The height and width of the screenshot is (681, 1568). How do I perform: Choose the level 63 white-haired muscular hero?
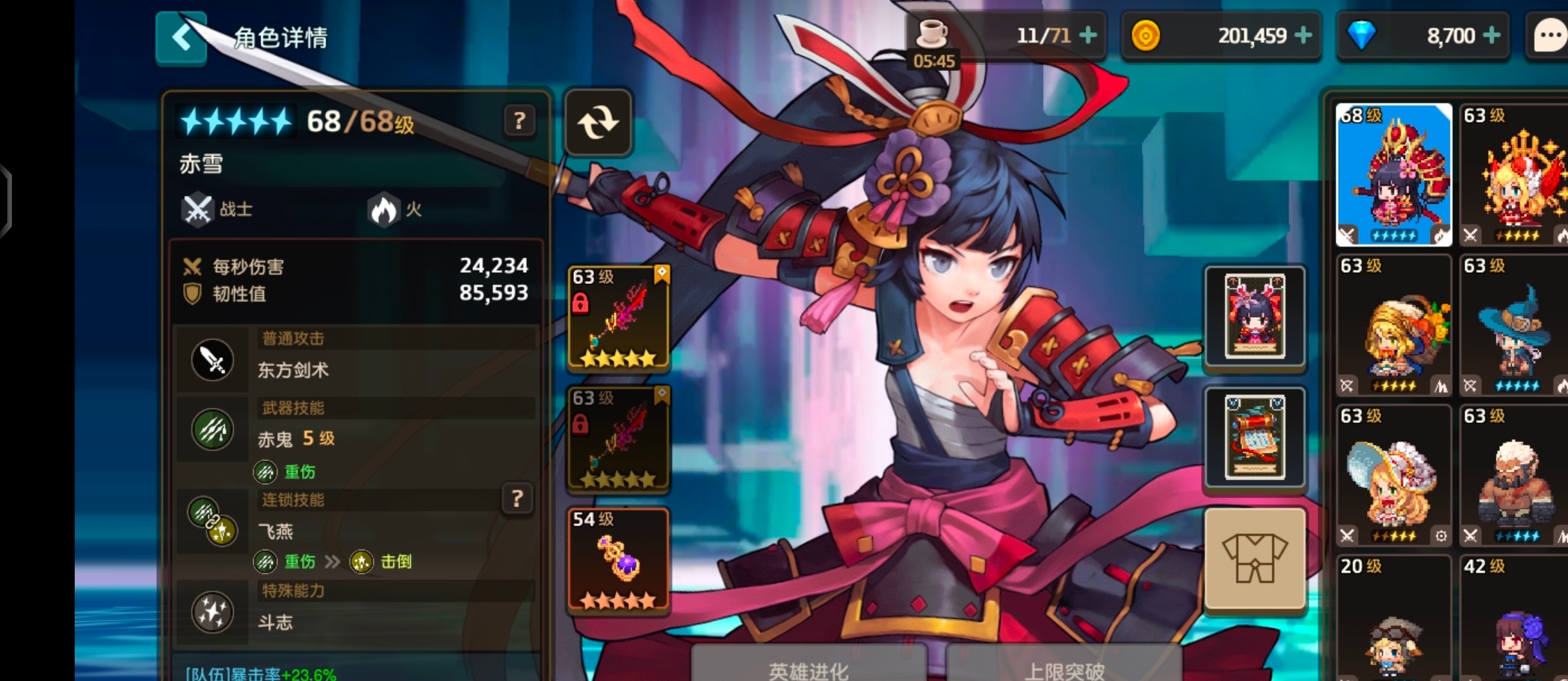click(x=1513, y=476)
